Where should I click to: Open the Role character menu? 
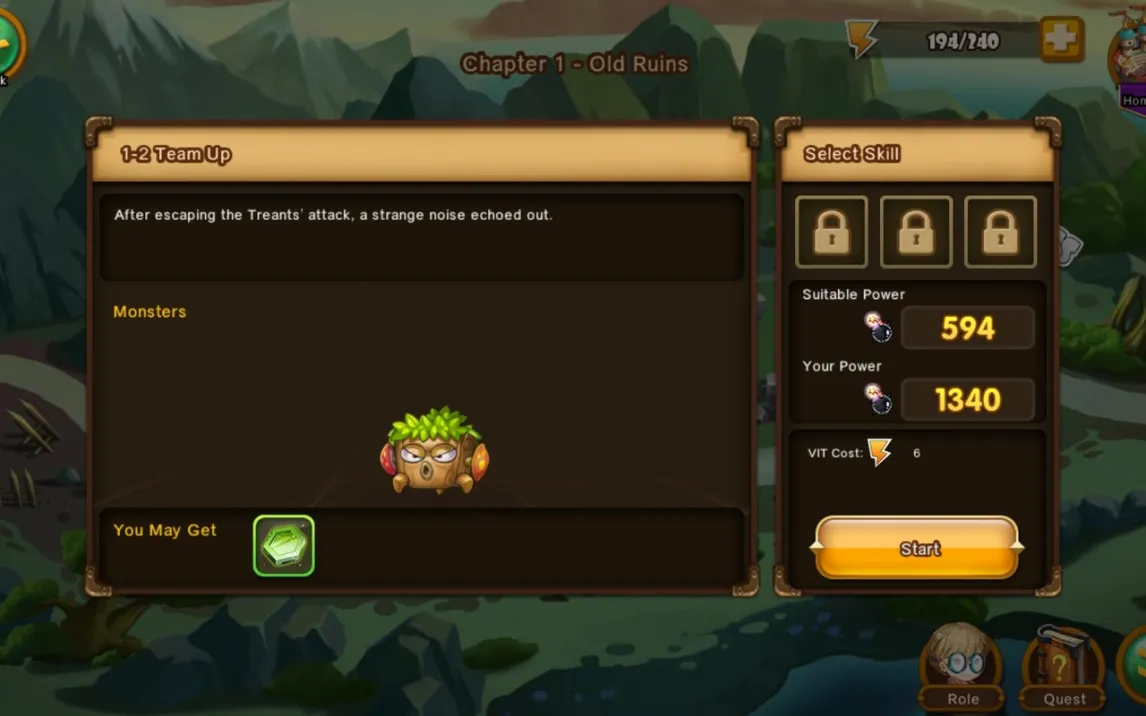(x=962, y=665)
